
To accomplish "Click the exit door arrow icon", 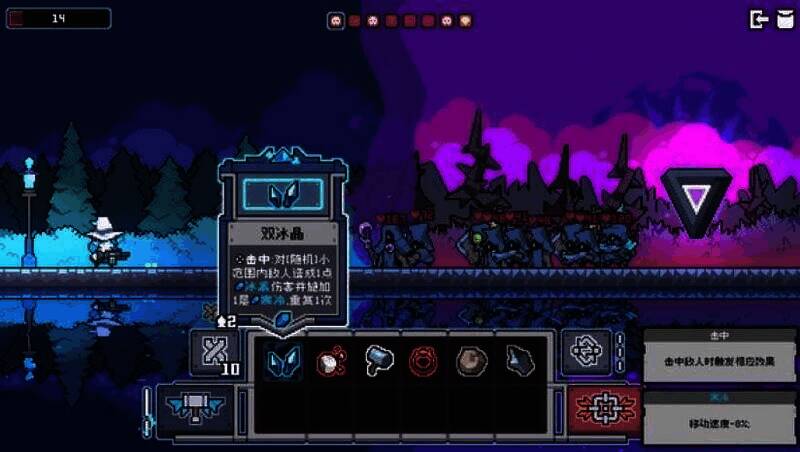I will click(758, 19).
